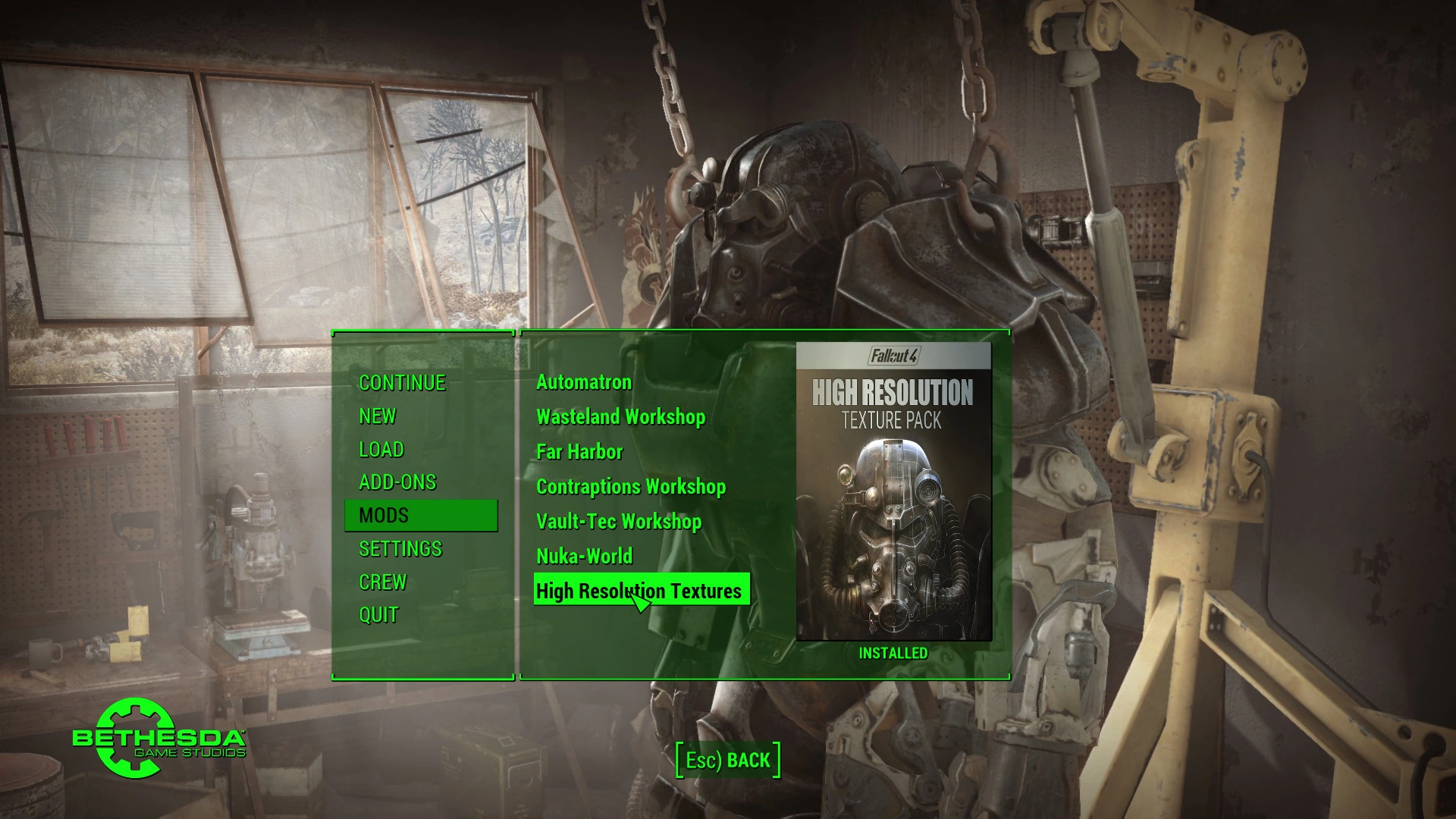This screenshot has height=819, width=1456.
Task: Select Continue from the main menu
Action: (402, 383)
